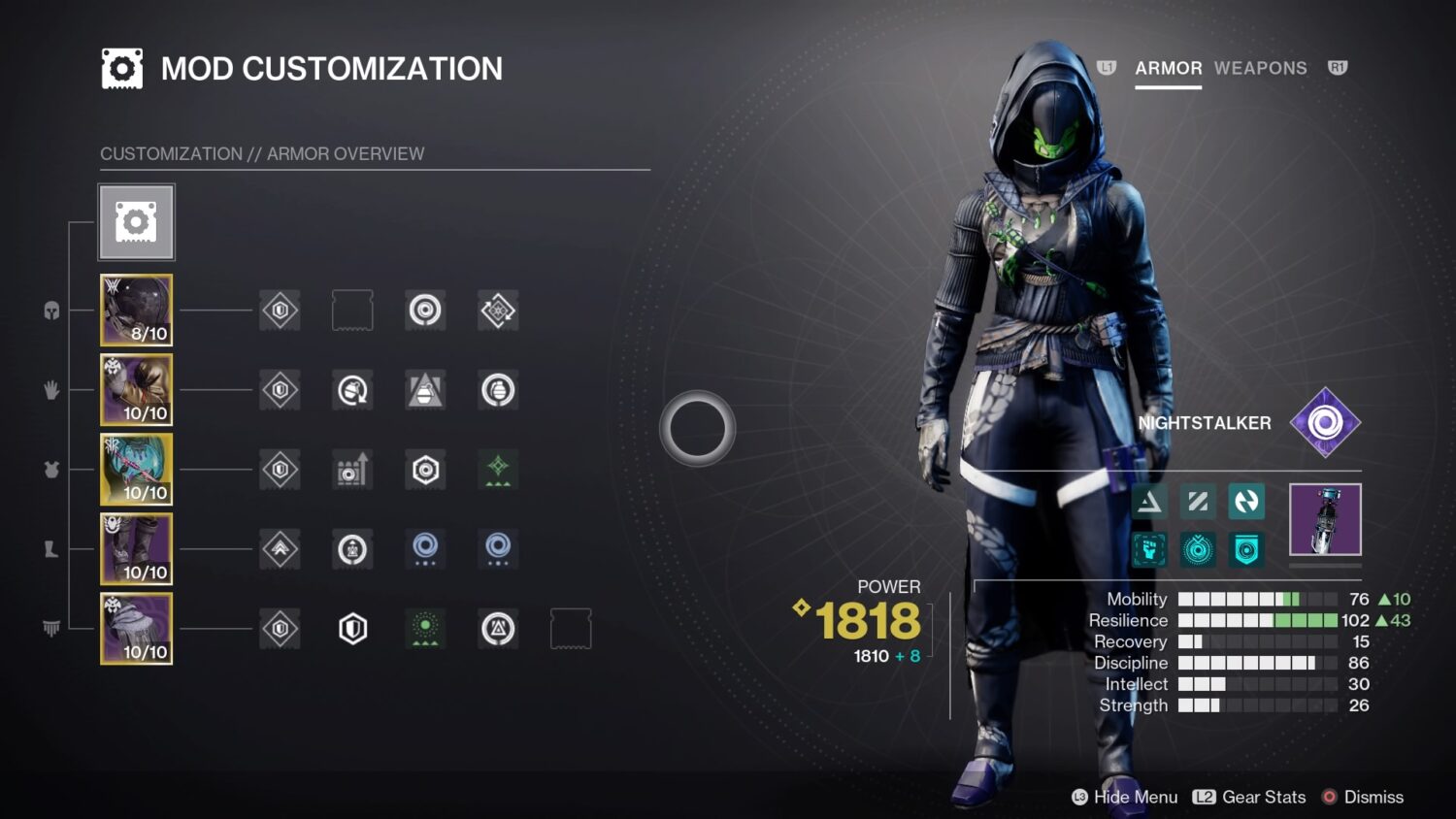This screenshot has height=819, width=1456.
Task: Select the Grenade Kickstart mod on the gauntlets
Action: pos(352,390)
